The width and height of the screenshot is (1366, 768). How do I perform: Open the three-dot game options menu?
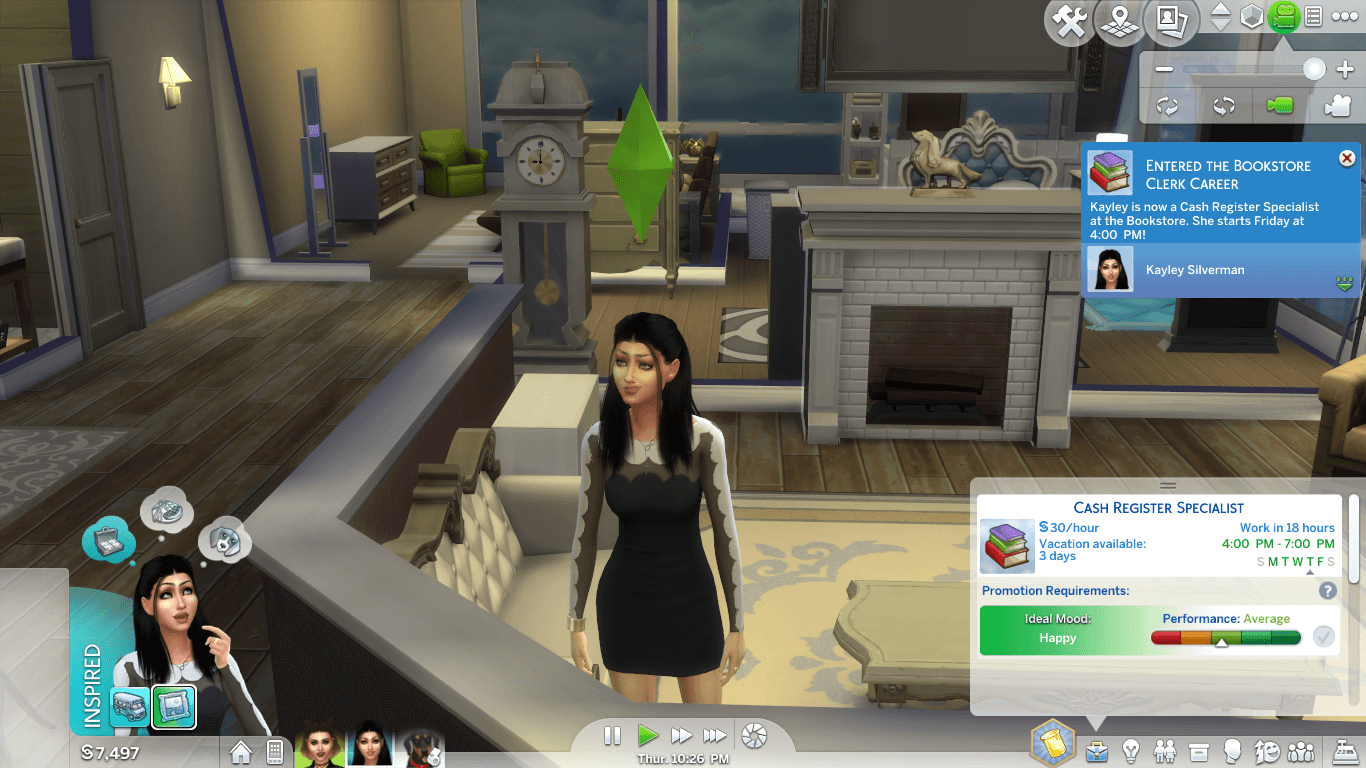1345,17
